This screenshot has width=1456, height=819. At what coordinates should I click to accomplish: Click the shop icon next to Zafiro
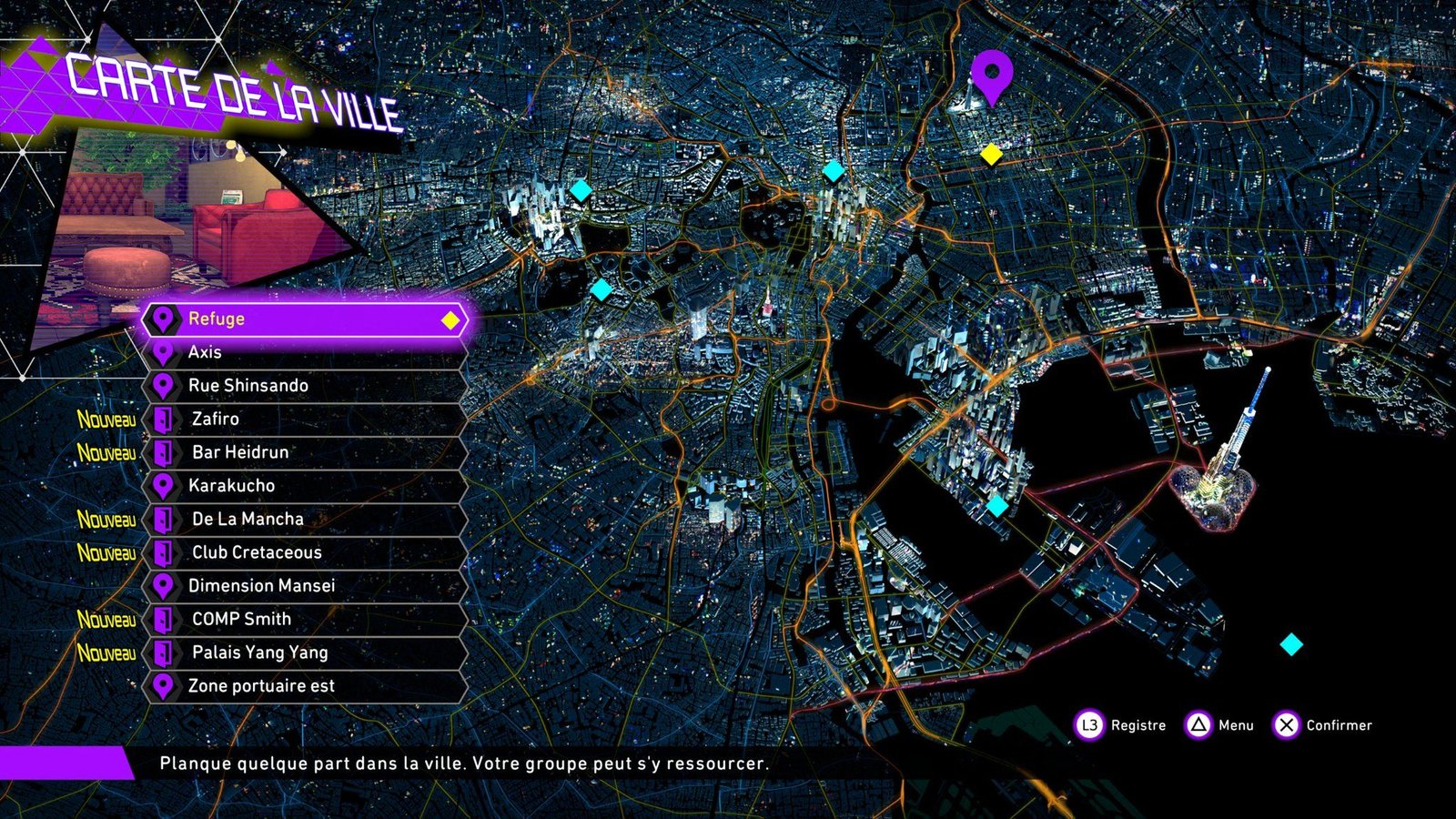coord(165,419)
